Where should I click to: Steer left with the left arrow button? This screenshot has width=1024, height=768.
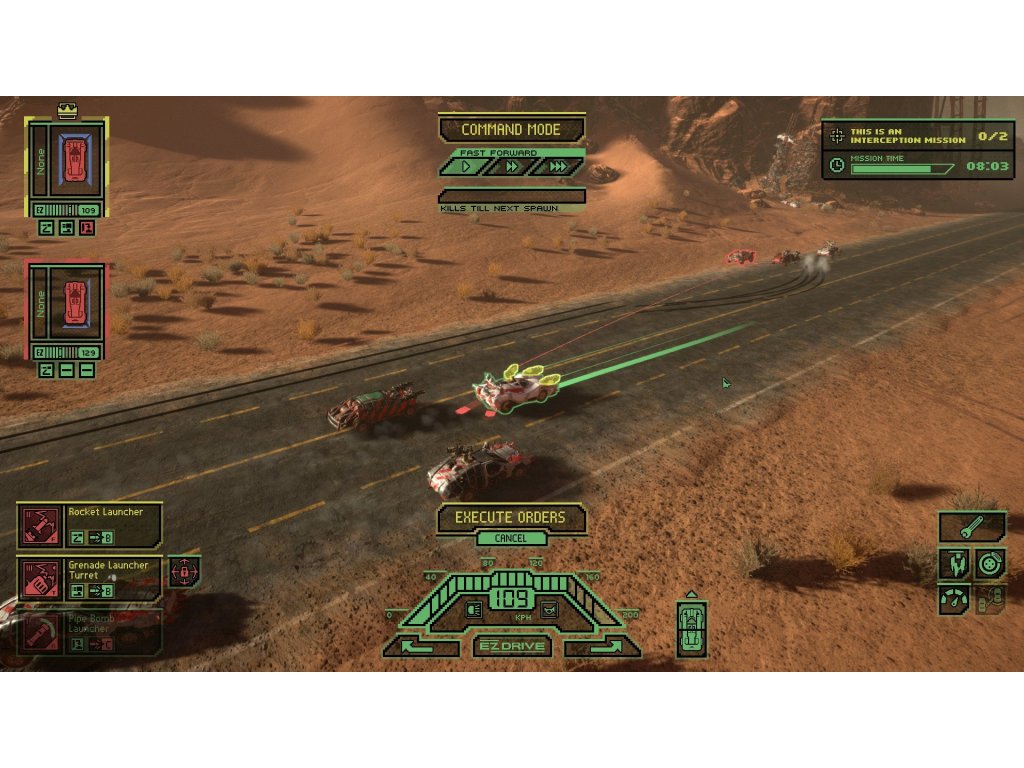tap(420, 647)
